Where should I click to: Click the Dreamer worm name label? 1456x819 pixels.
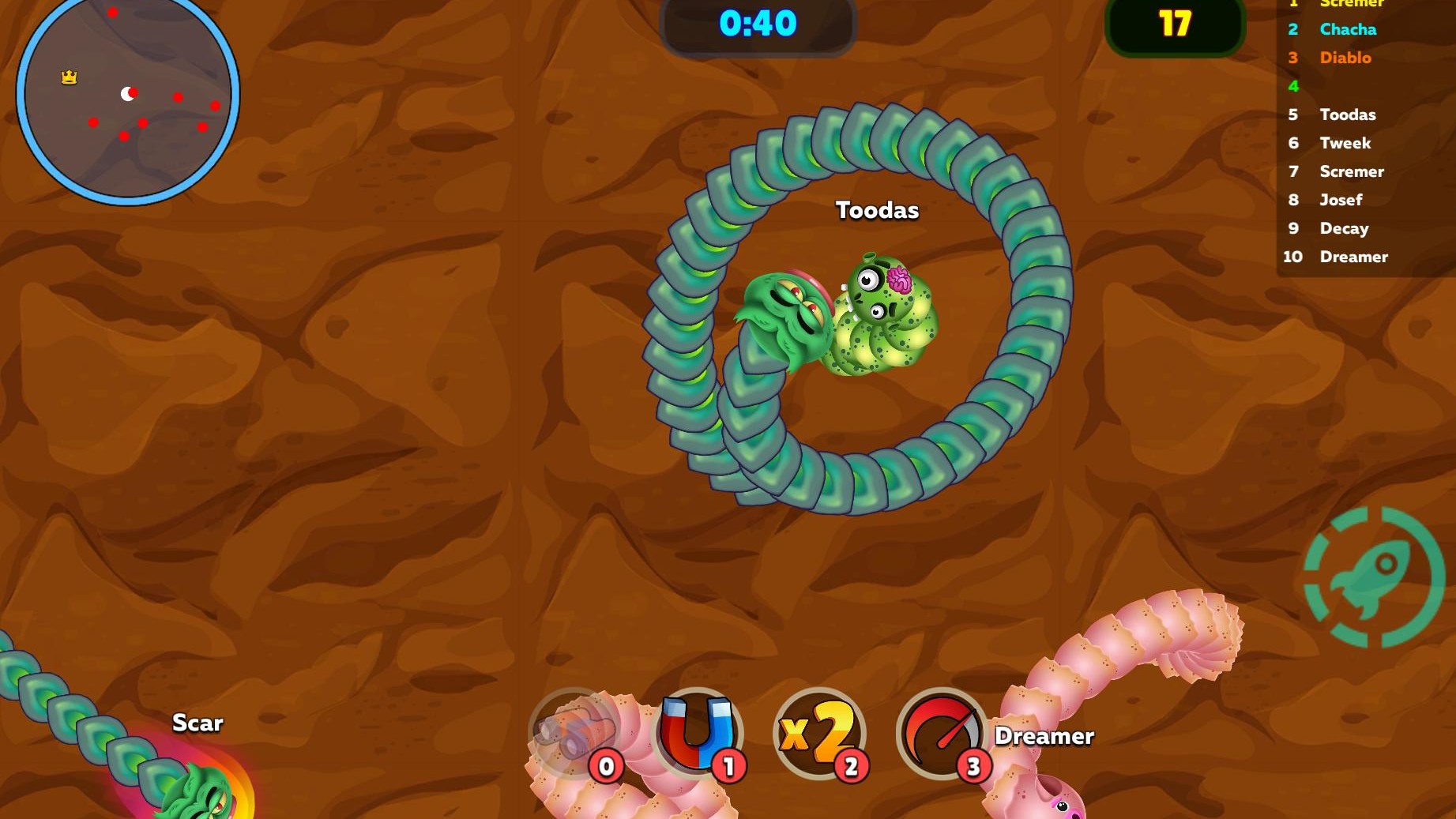coord(1044,736)
